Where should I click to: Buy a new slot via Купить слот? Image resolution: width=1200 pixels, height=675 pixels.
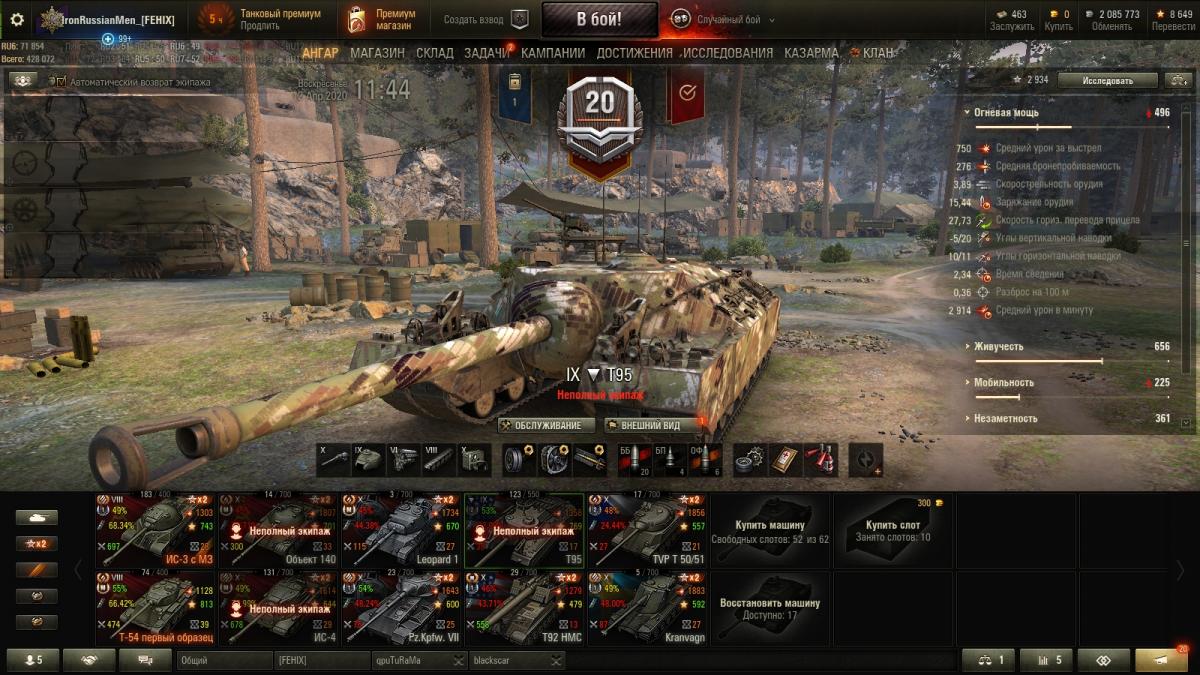click(x=892, y=530)
